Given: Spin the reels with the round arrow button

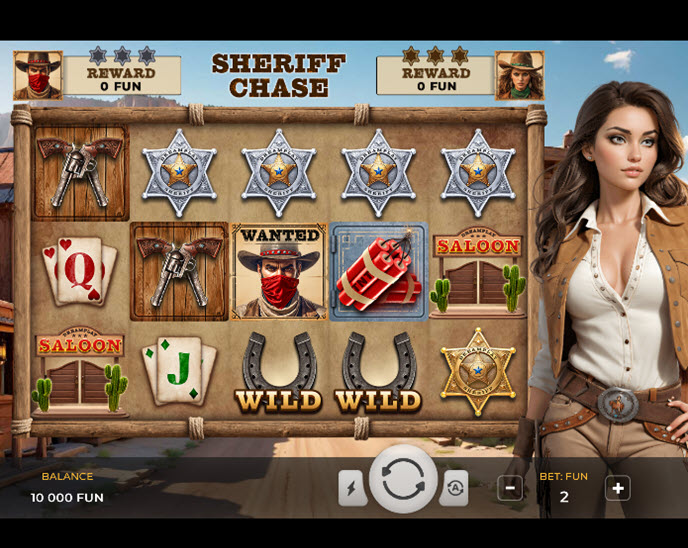Looking at the screenshot, I should (403, 480).
